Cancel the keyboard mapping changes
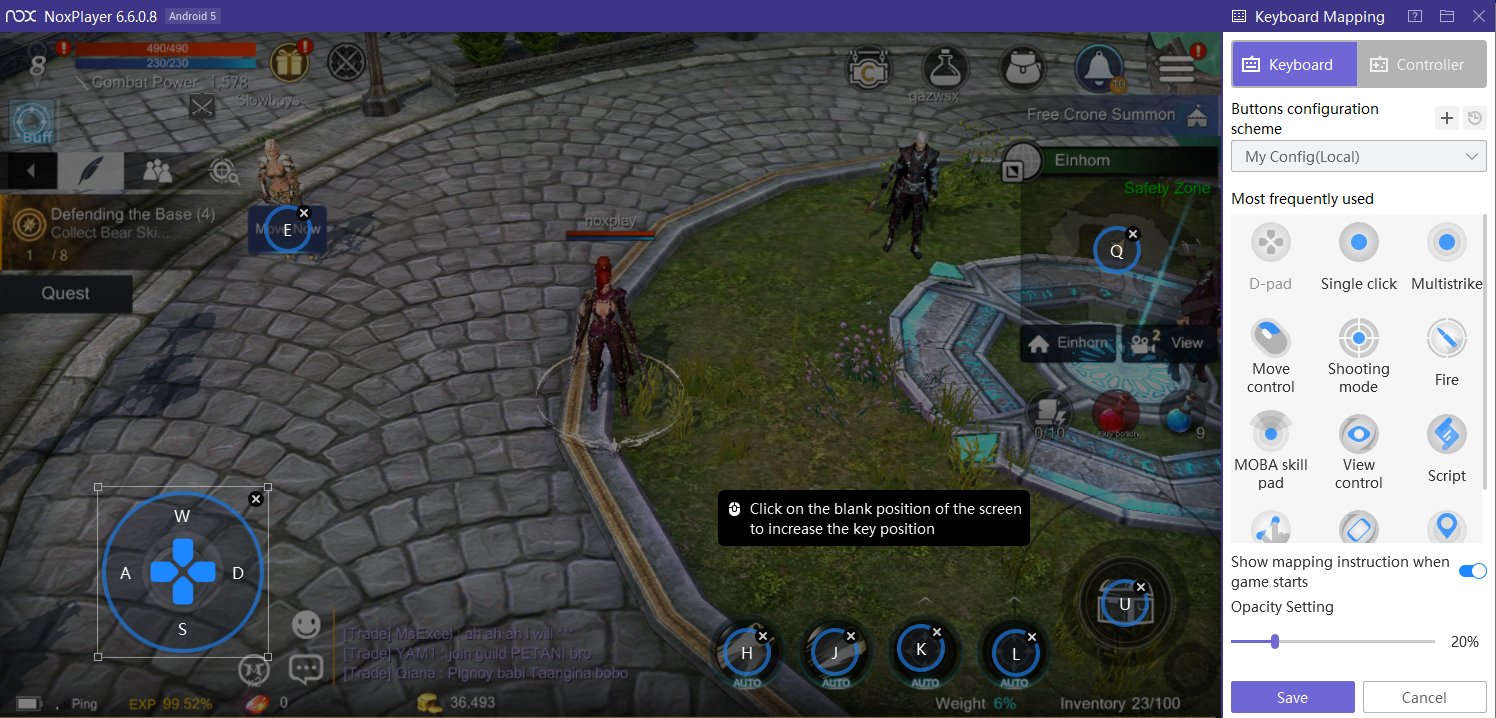 [1424, 697]
